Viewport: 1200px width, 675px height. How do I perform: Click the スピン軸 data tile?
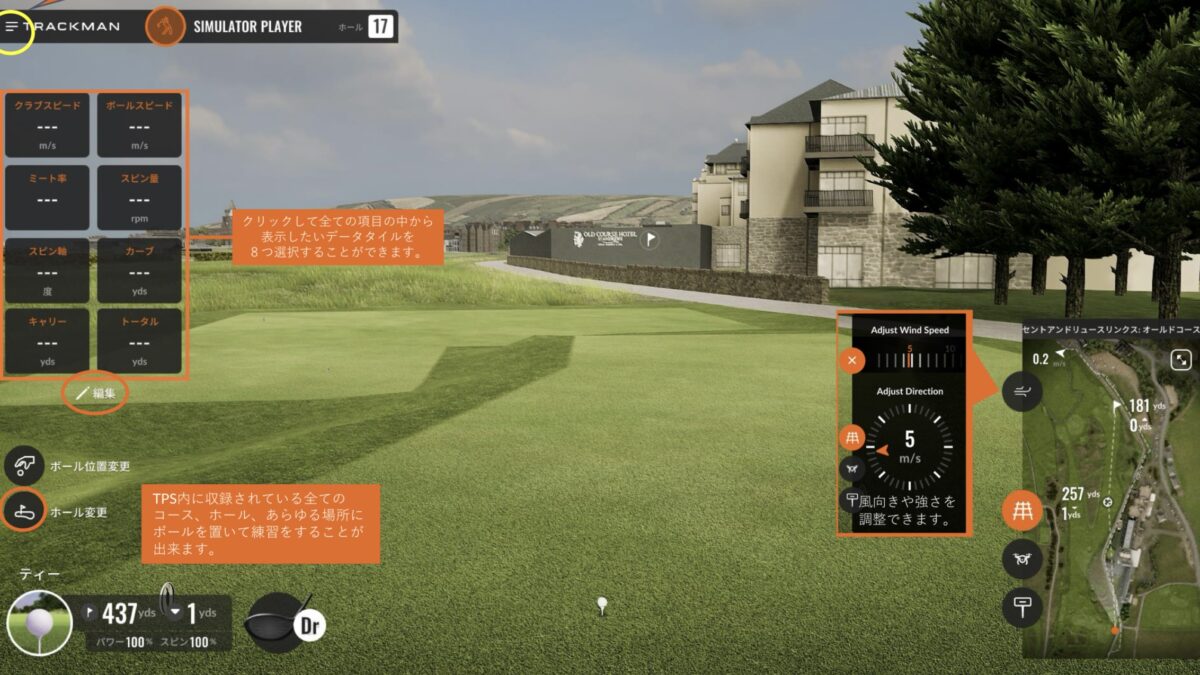(x=48, y=270)
